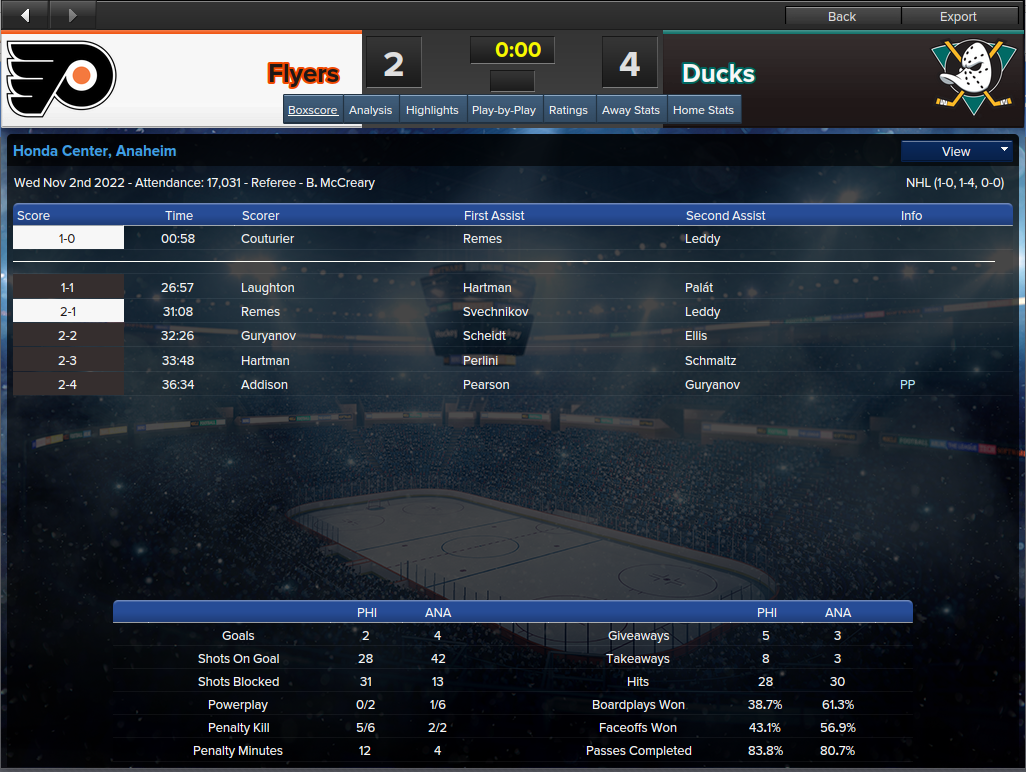This screenshot has height=772, width=1026.
Task: Go forward with the right arrow
Action: [x=72, y=15]
